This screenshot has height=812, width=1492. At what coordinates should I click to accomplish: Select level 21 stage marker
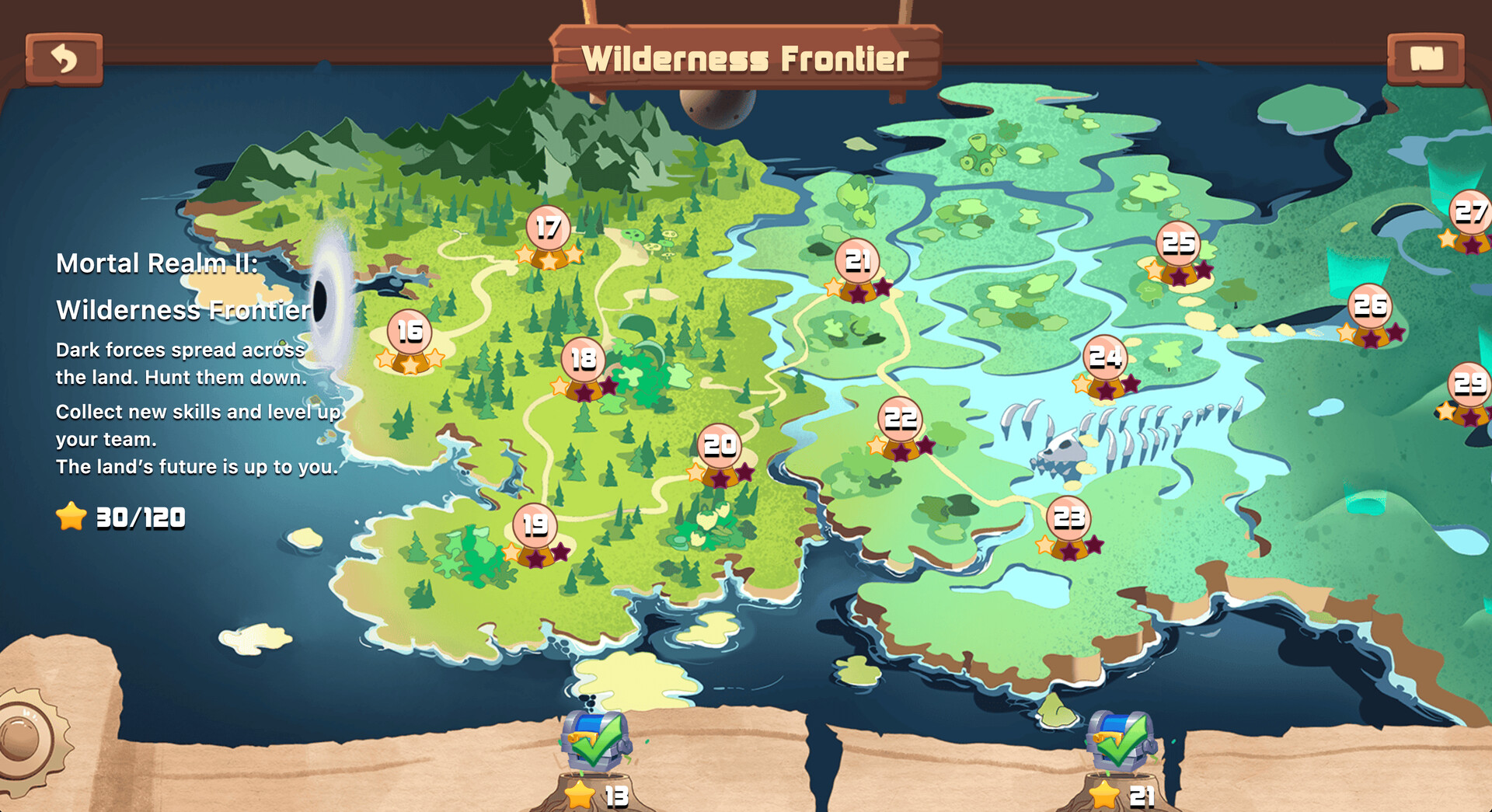point(857,263)
